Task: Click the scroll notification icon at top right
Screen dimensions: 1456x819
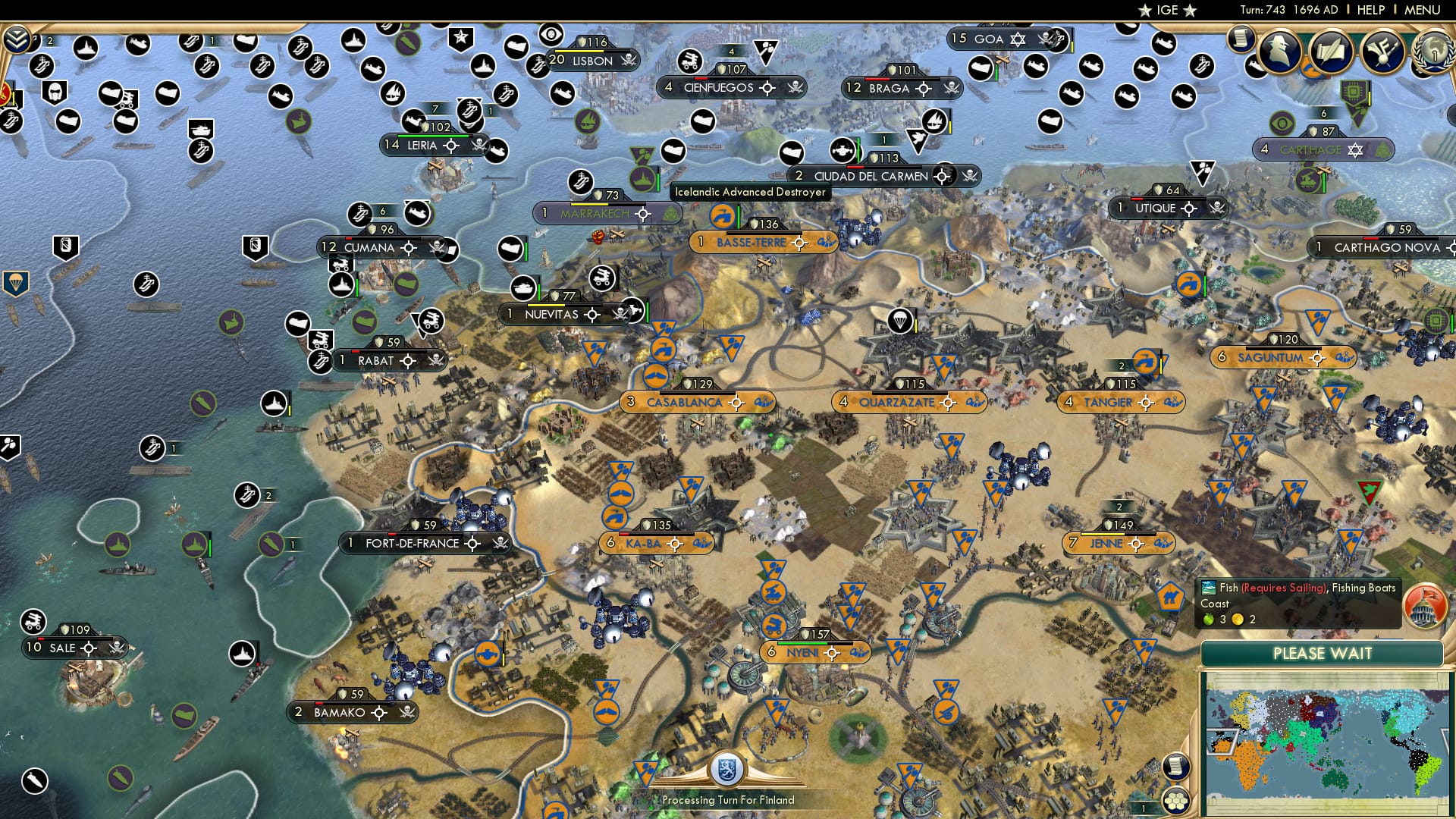Action: pyautogui.click(x=1241, y=39)
